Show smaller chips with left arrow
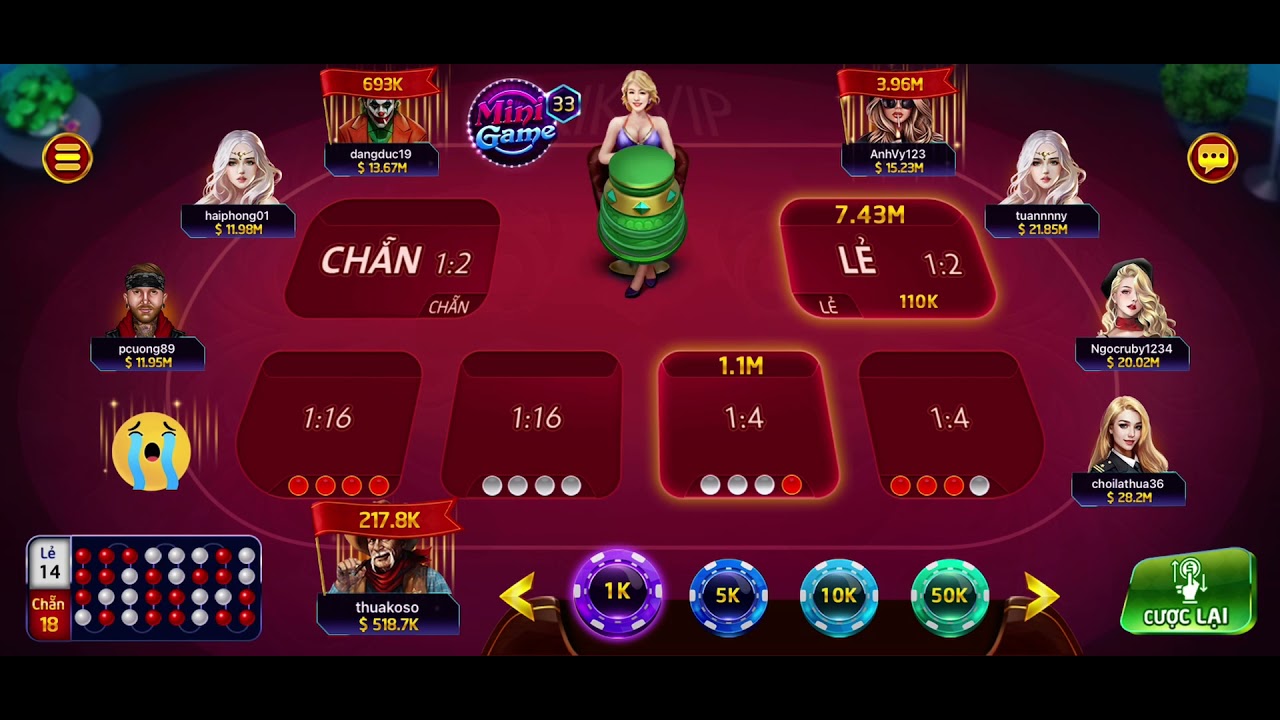The image size is (1280, 720). pyautogui.click(x=519, y=596)
